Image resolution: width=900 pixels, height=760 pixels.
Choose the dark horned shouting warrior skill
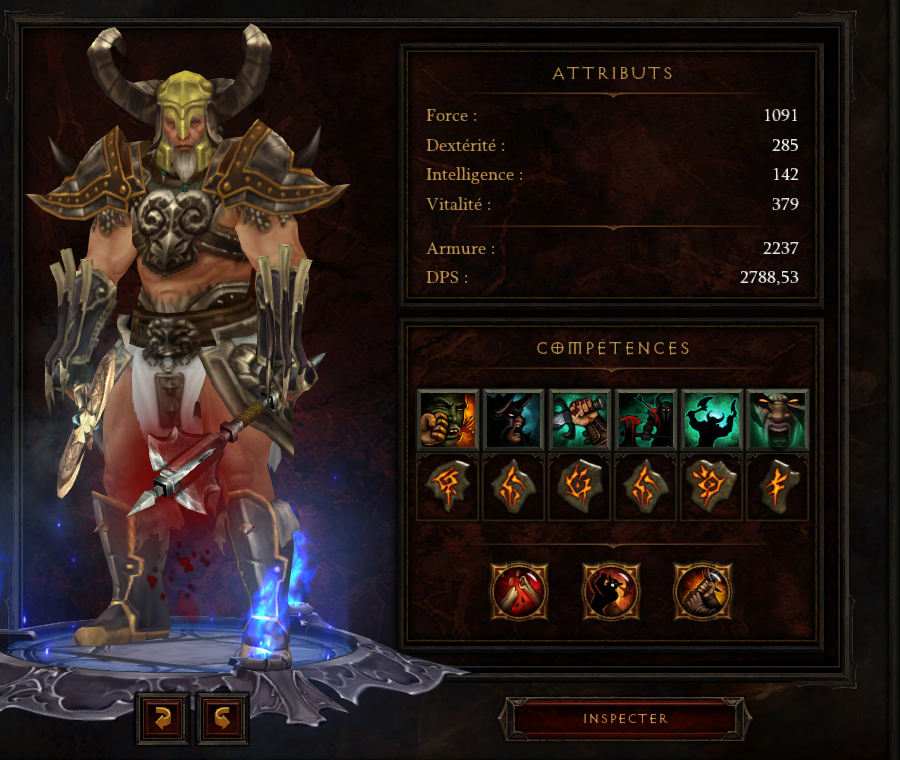513,420
